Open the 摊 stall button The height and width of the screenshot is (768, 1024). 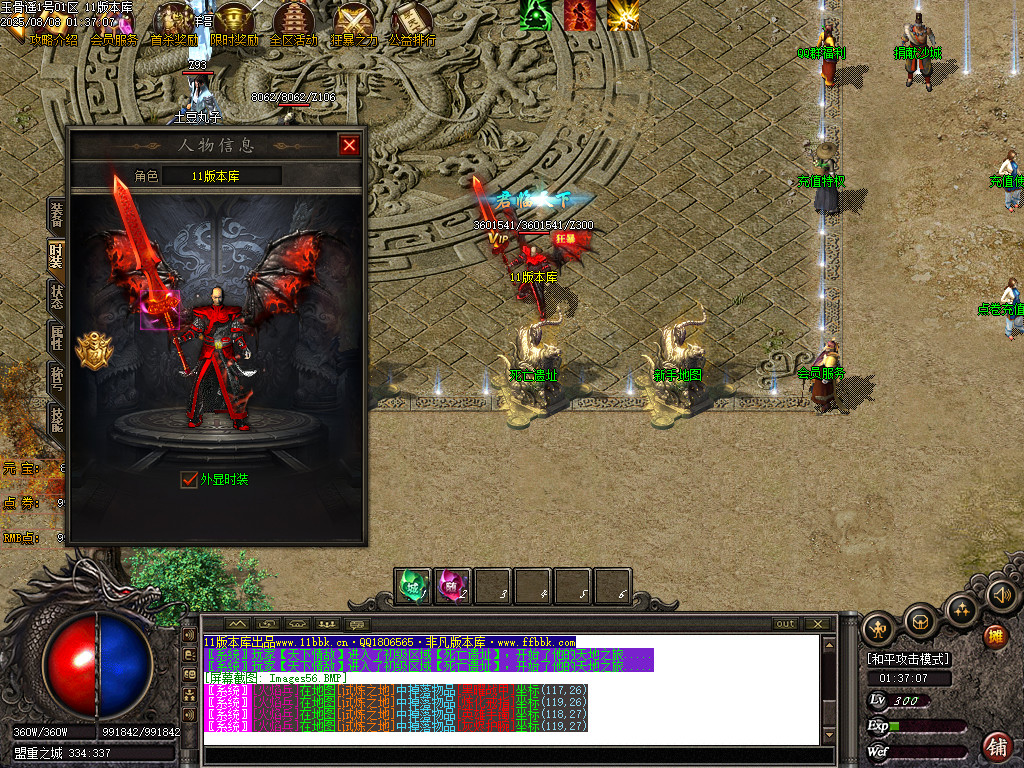click(x=995, y=636)
